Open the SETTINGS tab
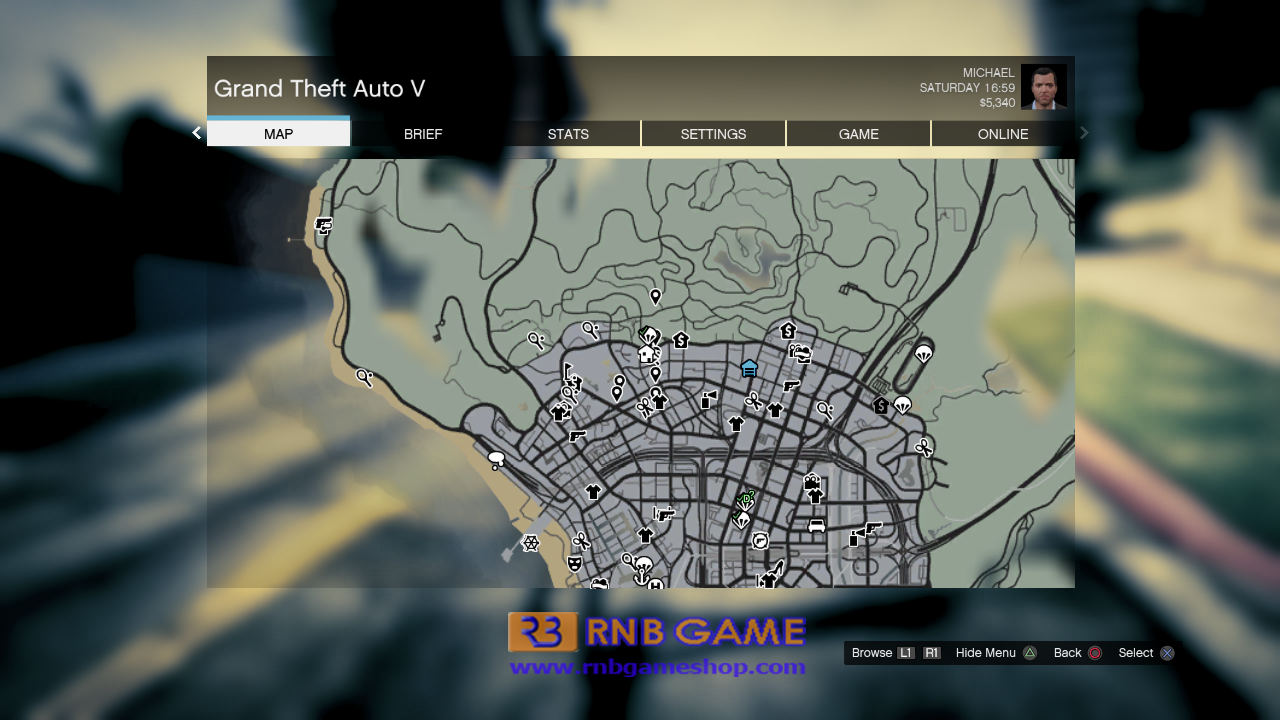Viewport: 1280px width, 720px height. [713, 134]
